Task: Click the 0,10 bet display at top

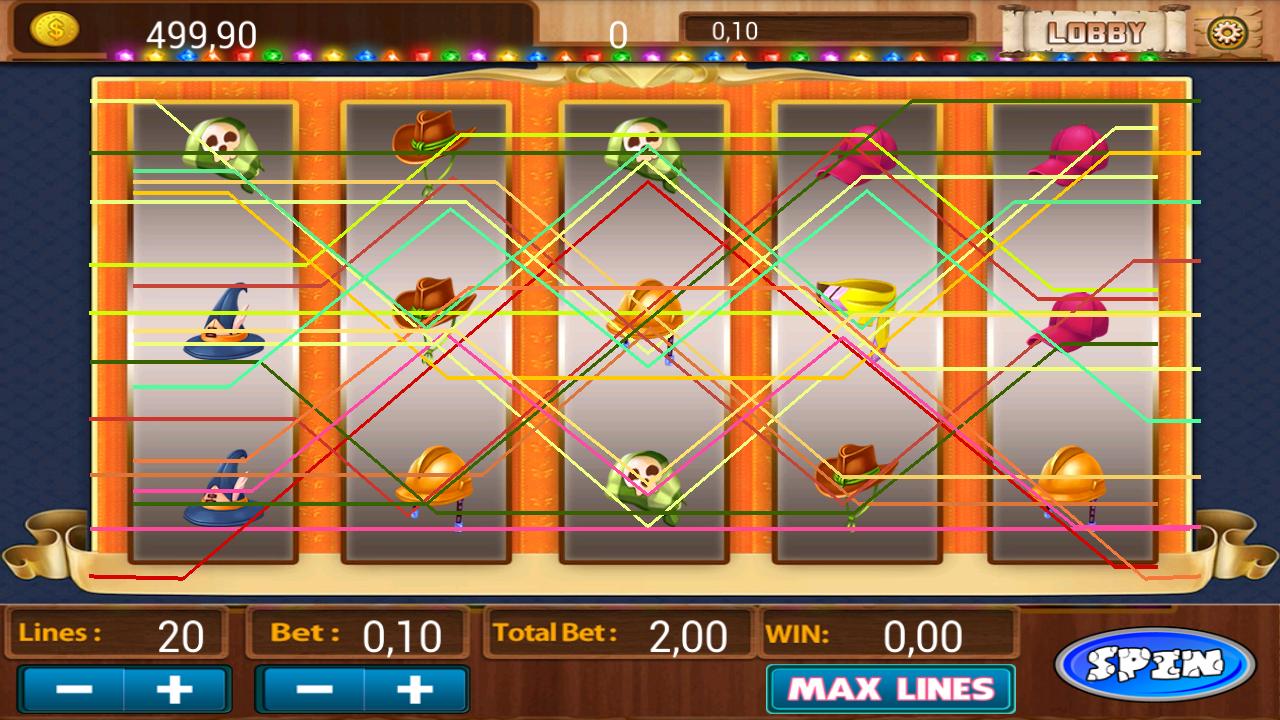Action: pos(735,31)
